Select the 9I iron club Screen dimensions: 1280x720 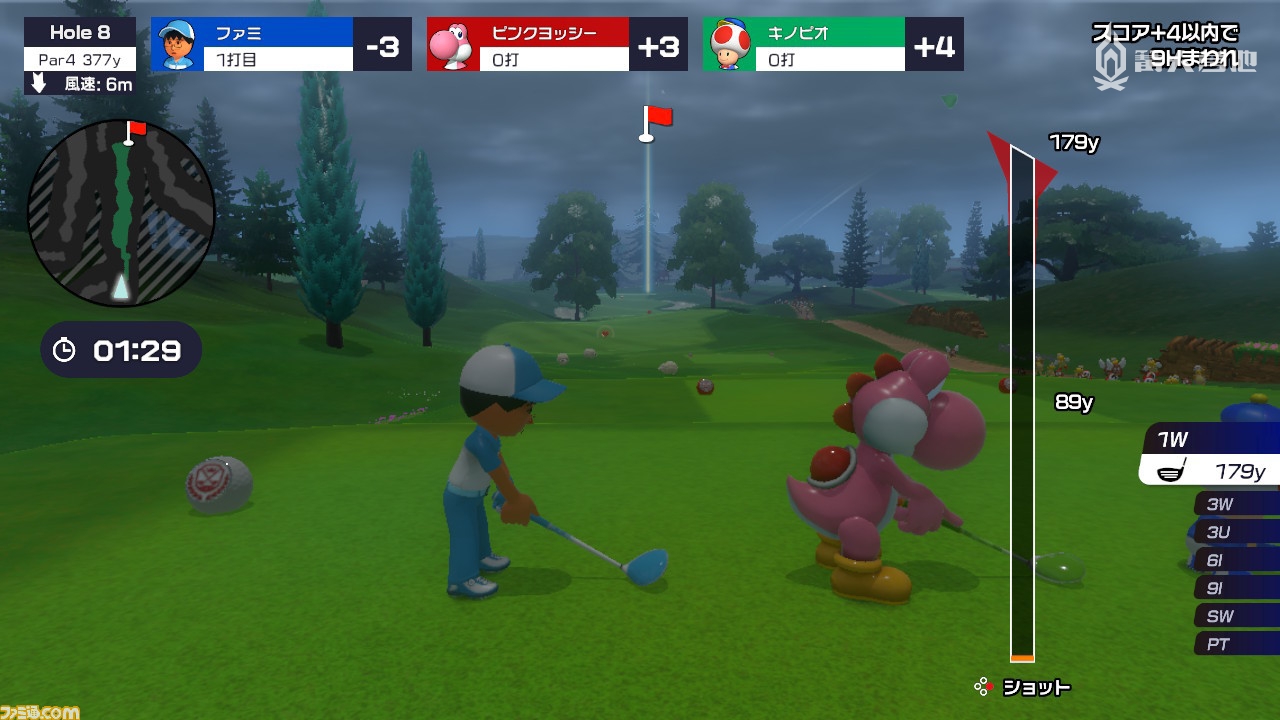pos(1234,588)
